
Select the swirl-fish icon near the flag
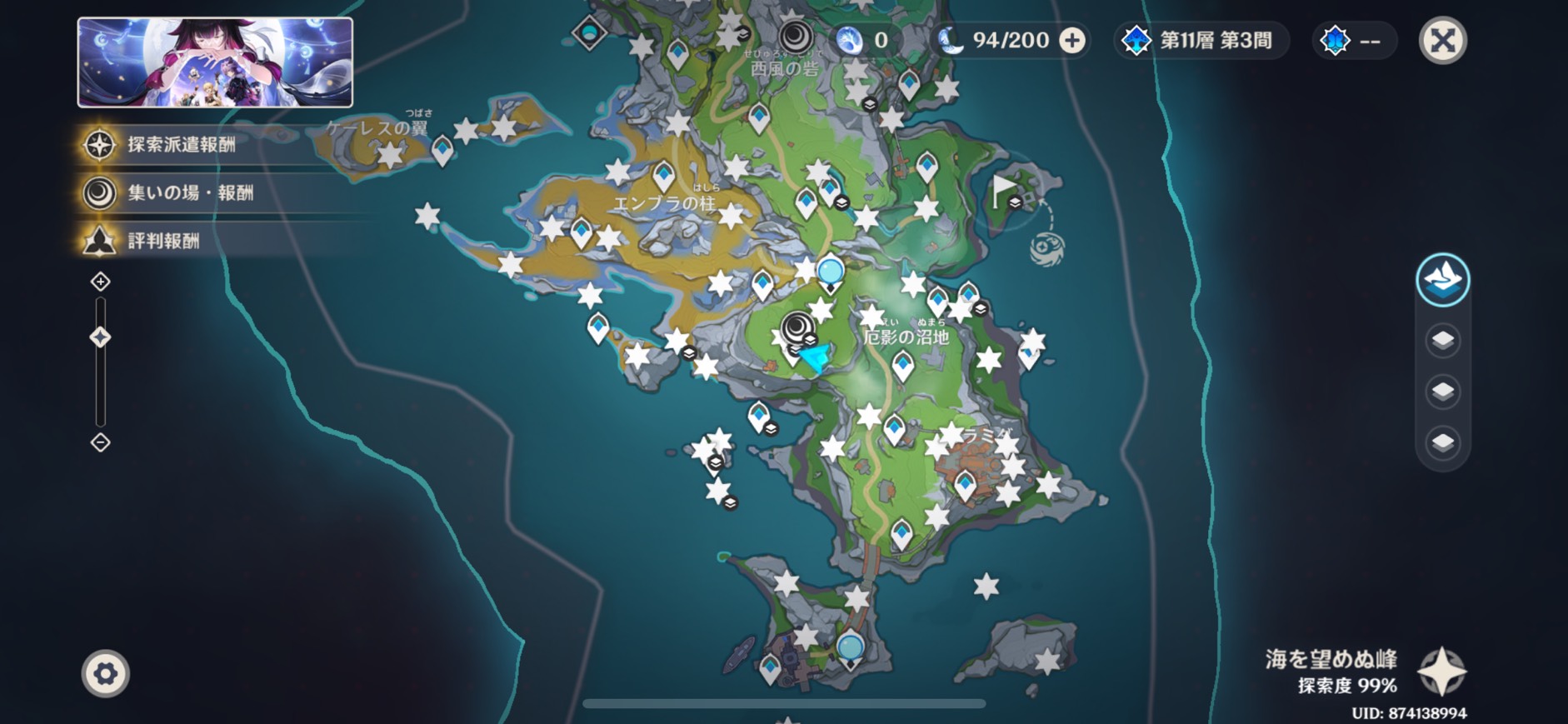[x=1046, y=248]
